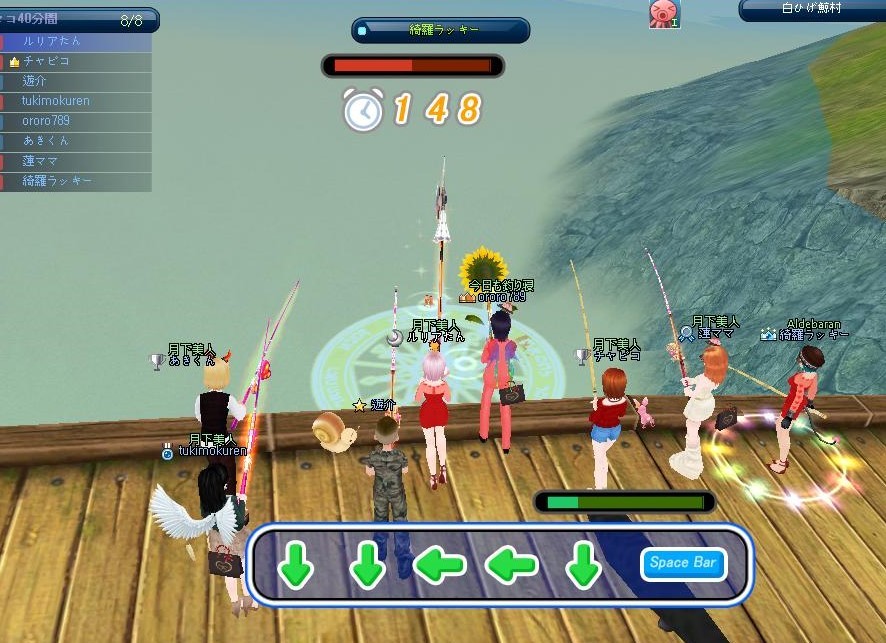Open the 白ひげ鯨村 location label
This screenshot has width=886, height=643.
click(x=812, y=9)
